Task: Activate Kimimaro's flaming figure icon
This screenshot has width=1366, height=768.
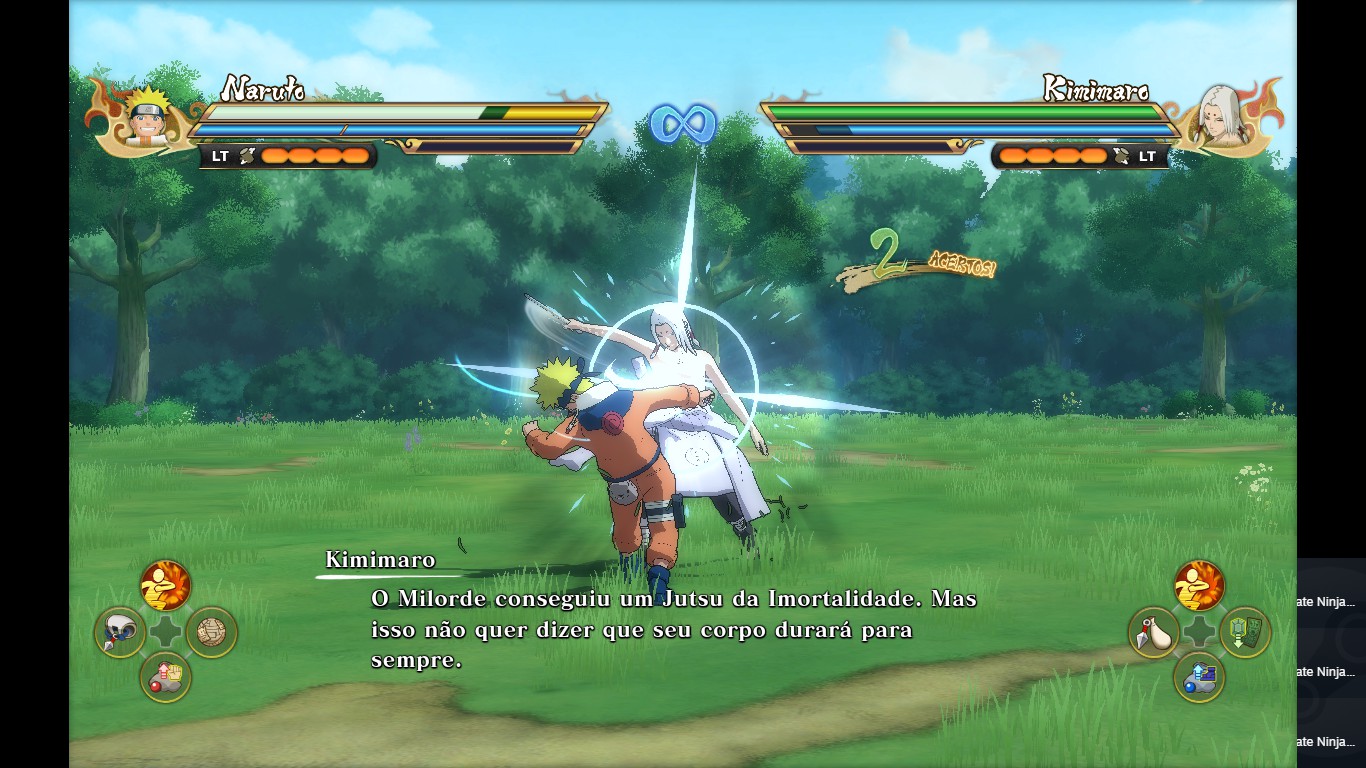Action: (1198, 585)
